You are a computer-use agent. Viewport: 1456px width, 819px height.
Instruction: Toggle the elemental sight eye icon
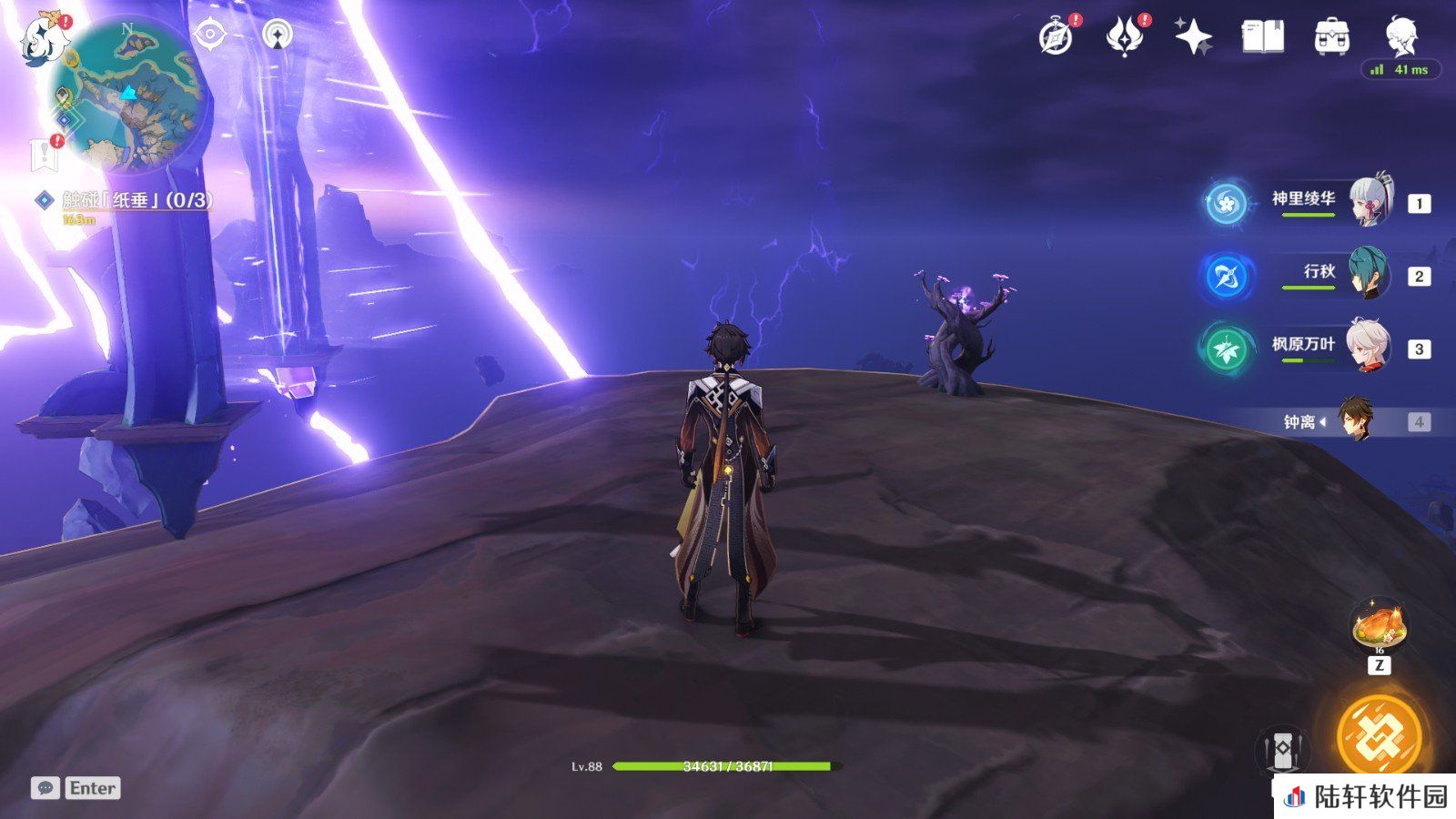(210, 35)
